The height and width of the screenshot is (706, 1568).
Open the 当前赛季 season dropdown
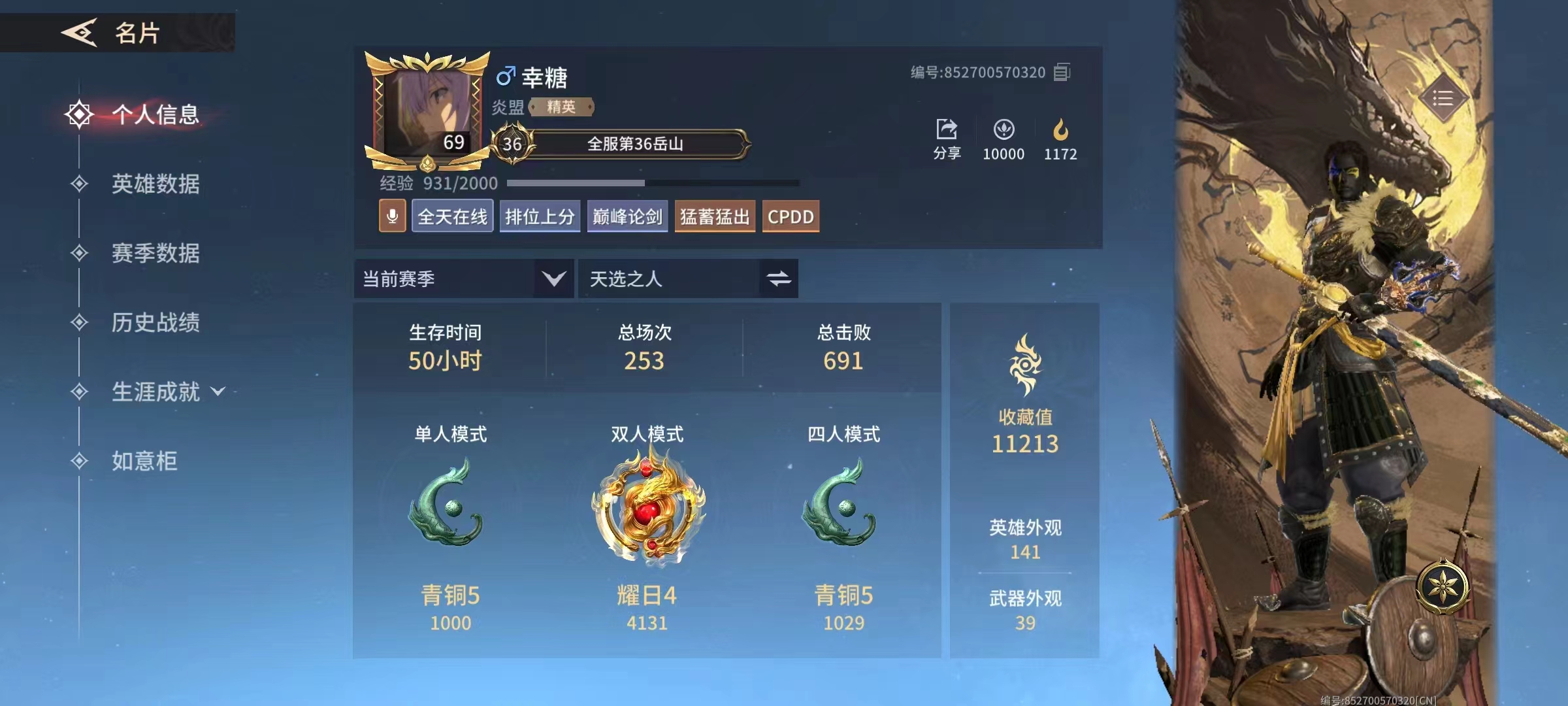coord(463,278)
